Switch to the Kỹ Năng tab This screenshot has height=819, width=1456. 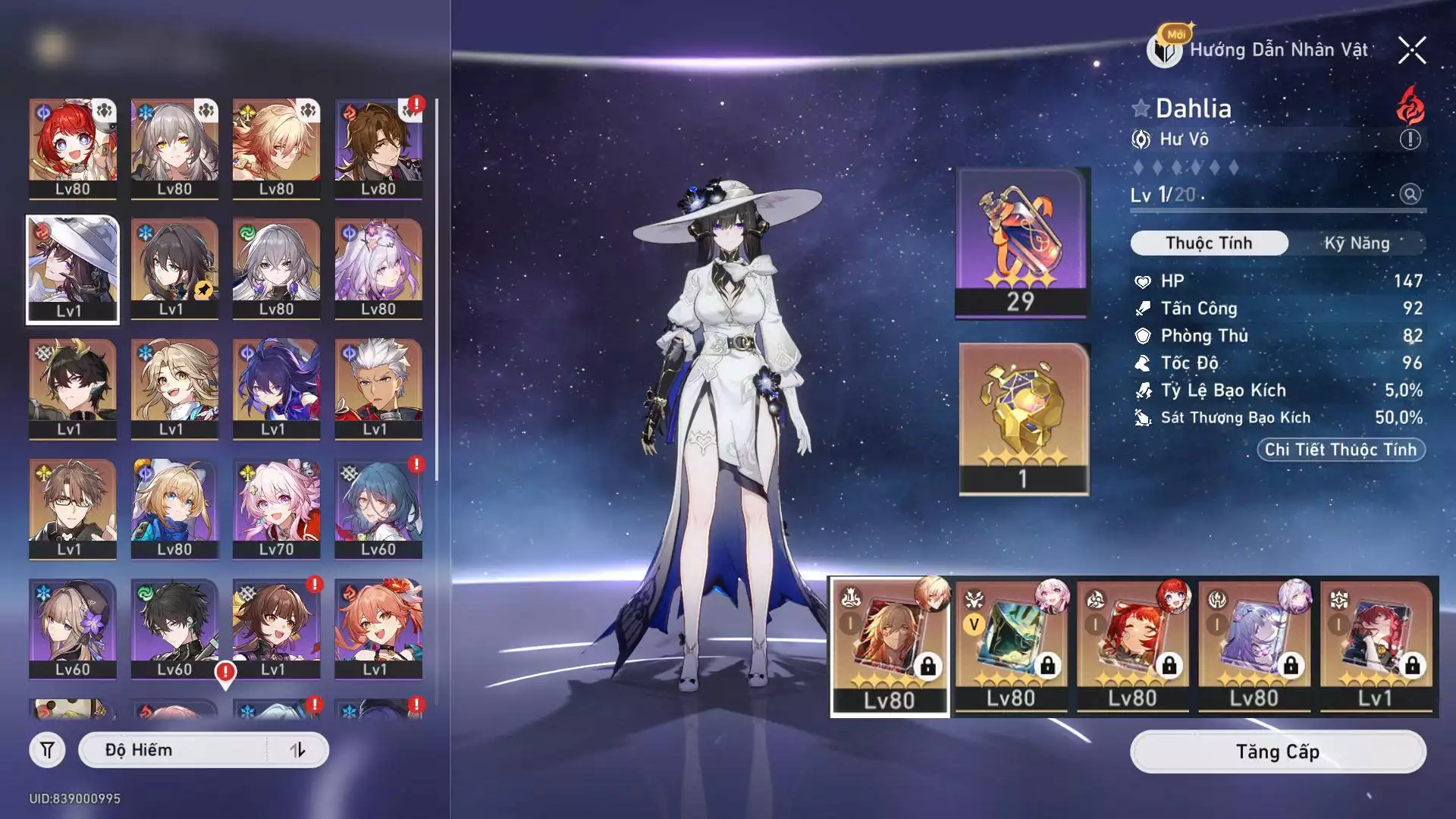click(1357, 243)
